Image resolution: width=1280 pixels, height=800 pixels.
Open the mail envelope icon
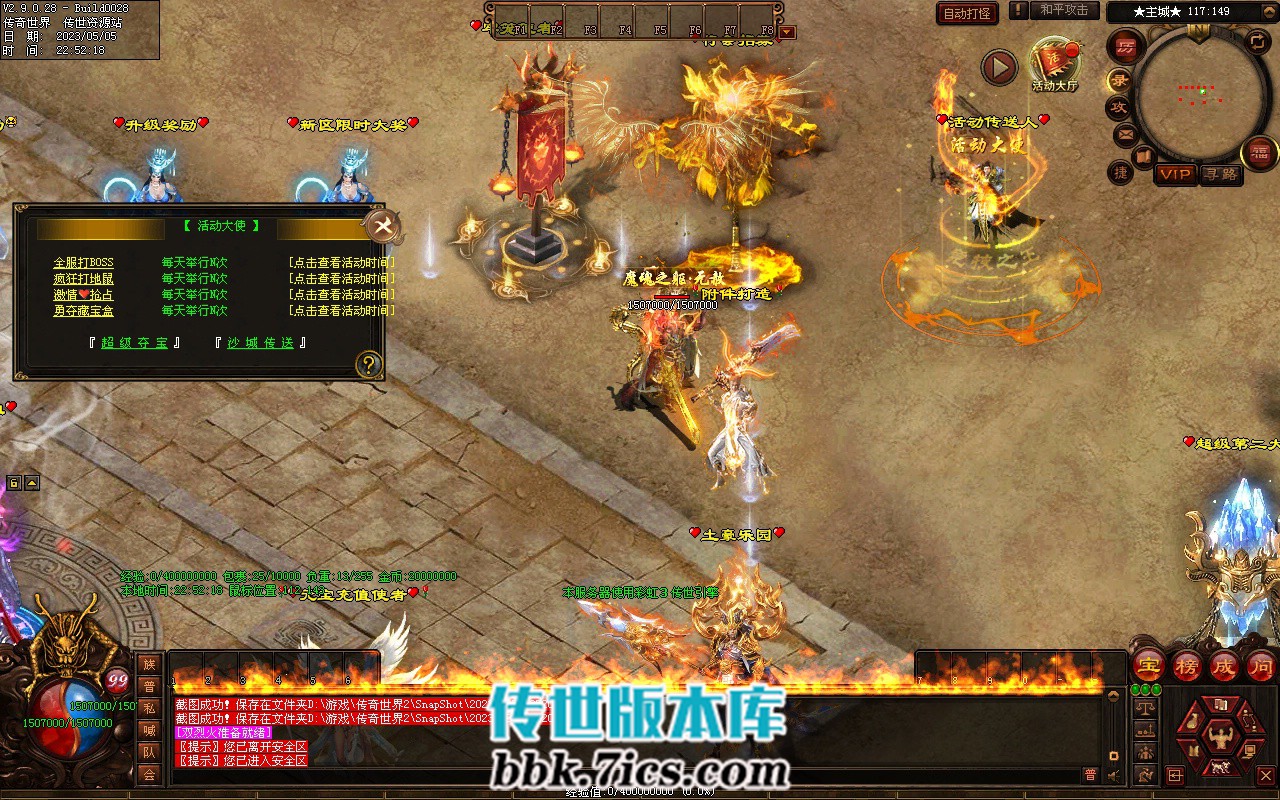point(1126,134)
